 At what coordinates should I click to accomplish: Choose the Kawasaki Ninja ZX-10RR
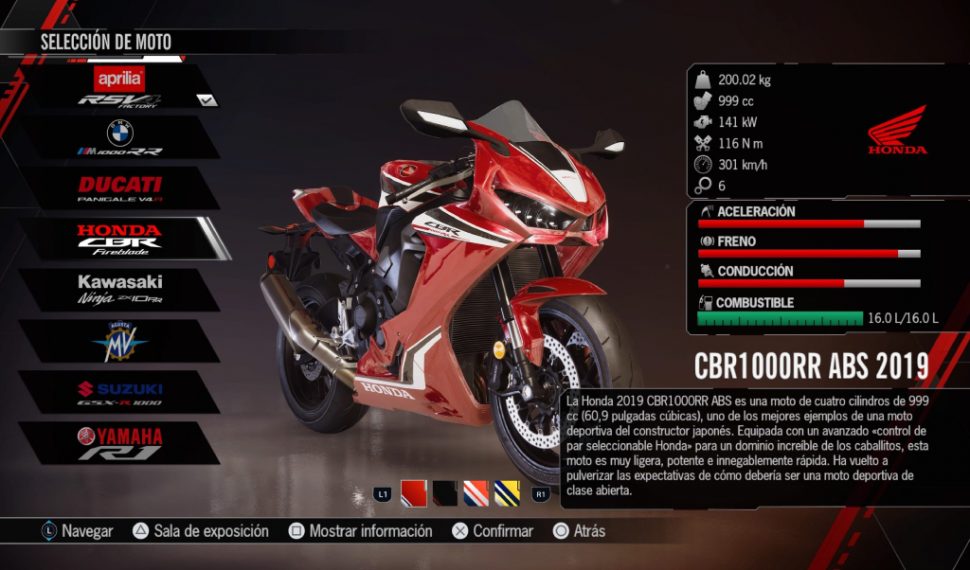[120, 289]
